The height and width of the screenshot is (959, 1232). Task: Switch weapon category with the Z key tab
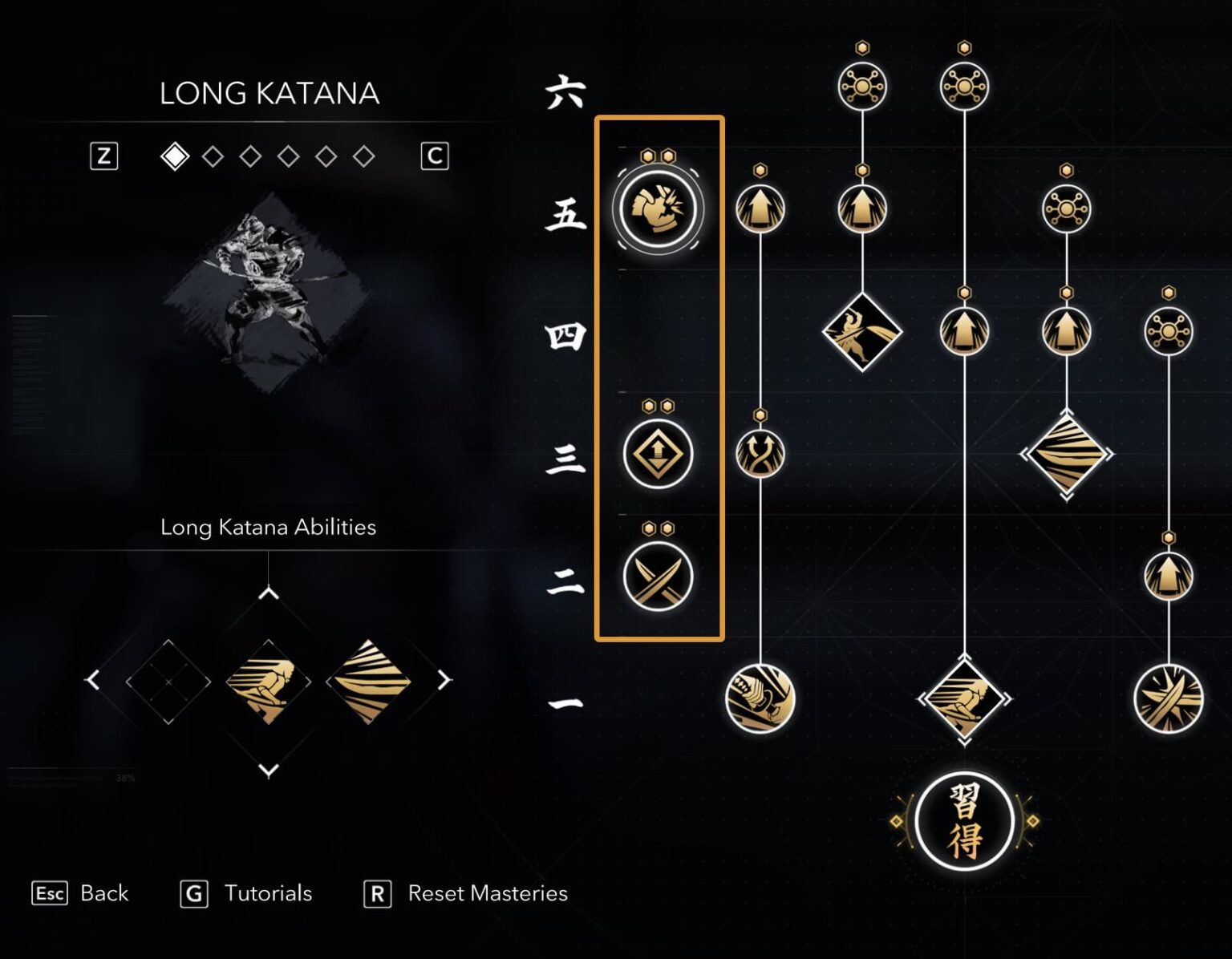[103, 156]
